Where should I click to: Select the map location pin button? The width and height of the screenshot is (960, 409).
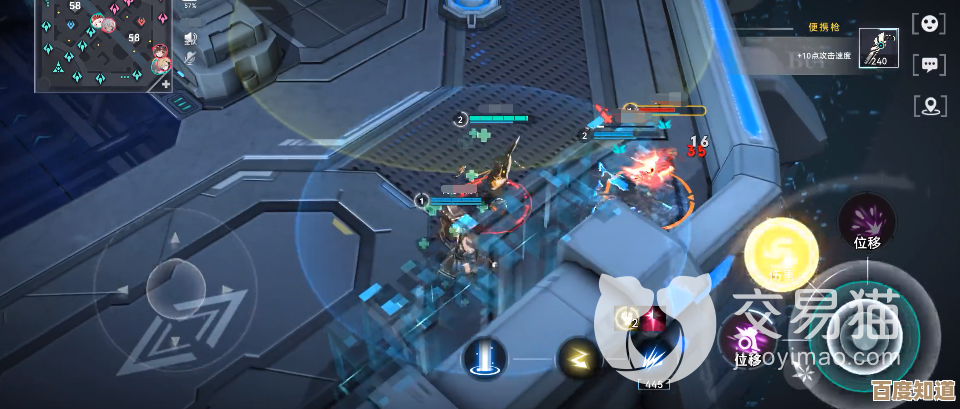[x=930, y=105]
